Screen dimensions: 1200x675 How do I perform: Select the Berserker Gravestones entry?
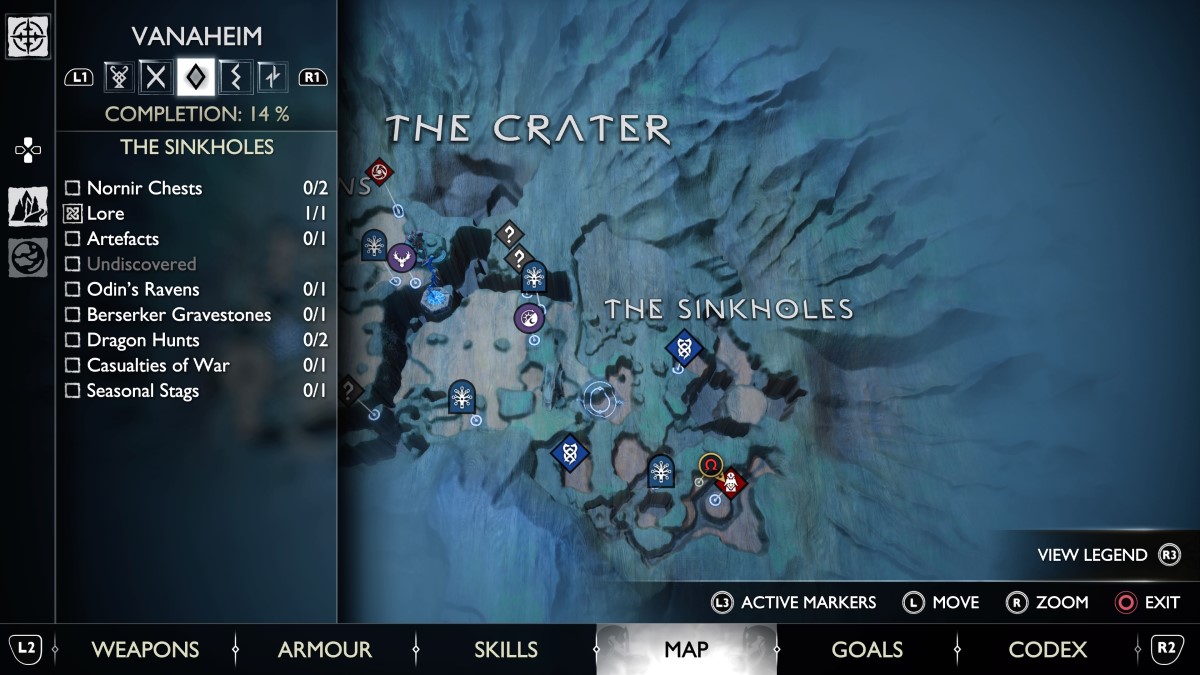pyautogui.click(x=178, y=314)
